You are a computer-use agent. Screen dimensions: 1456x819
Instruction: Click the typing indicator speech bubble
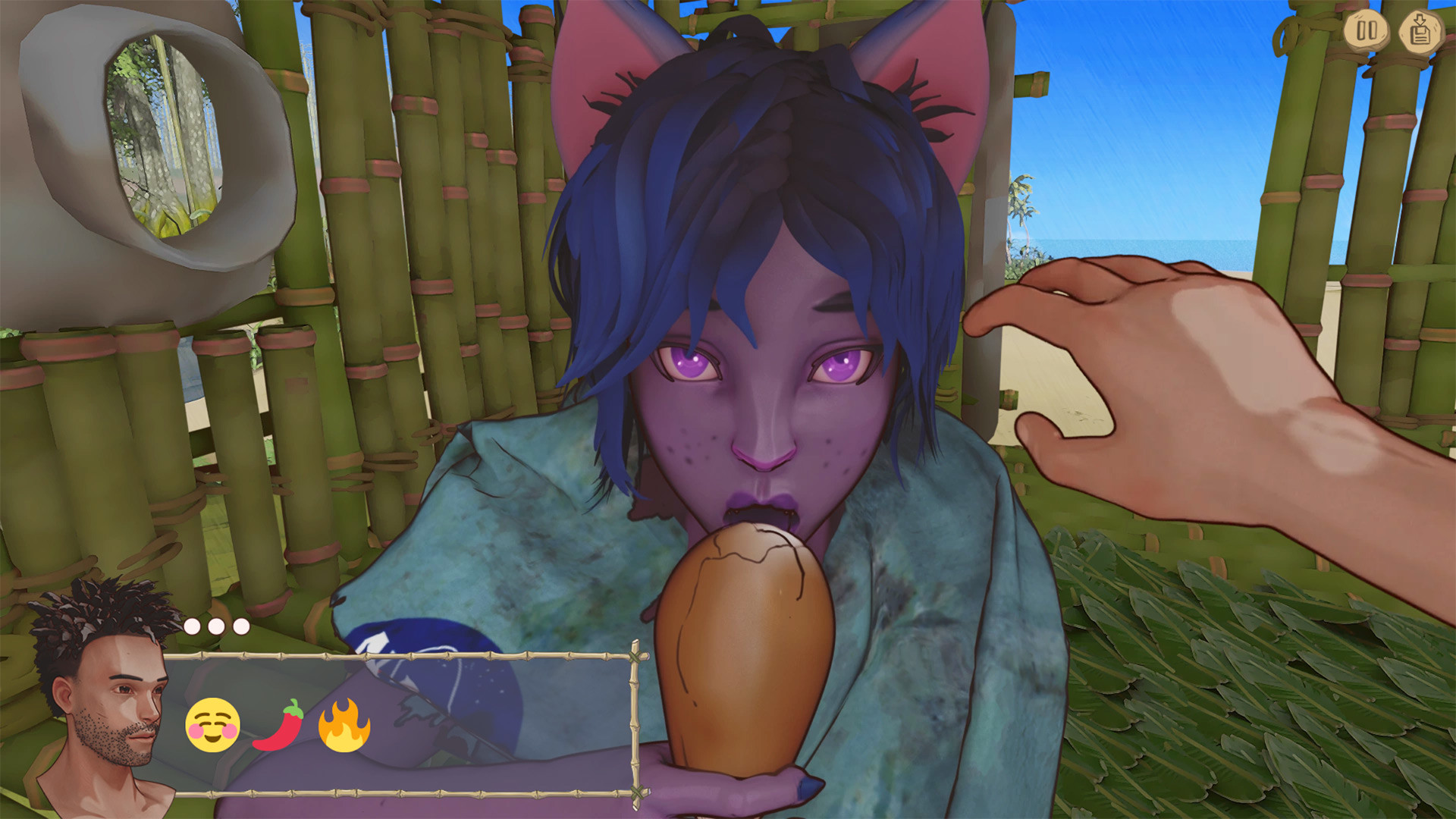(216, 627)
